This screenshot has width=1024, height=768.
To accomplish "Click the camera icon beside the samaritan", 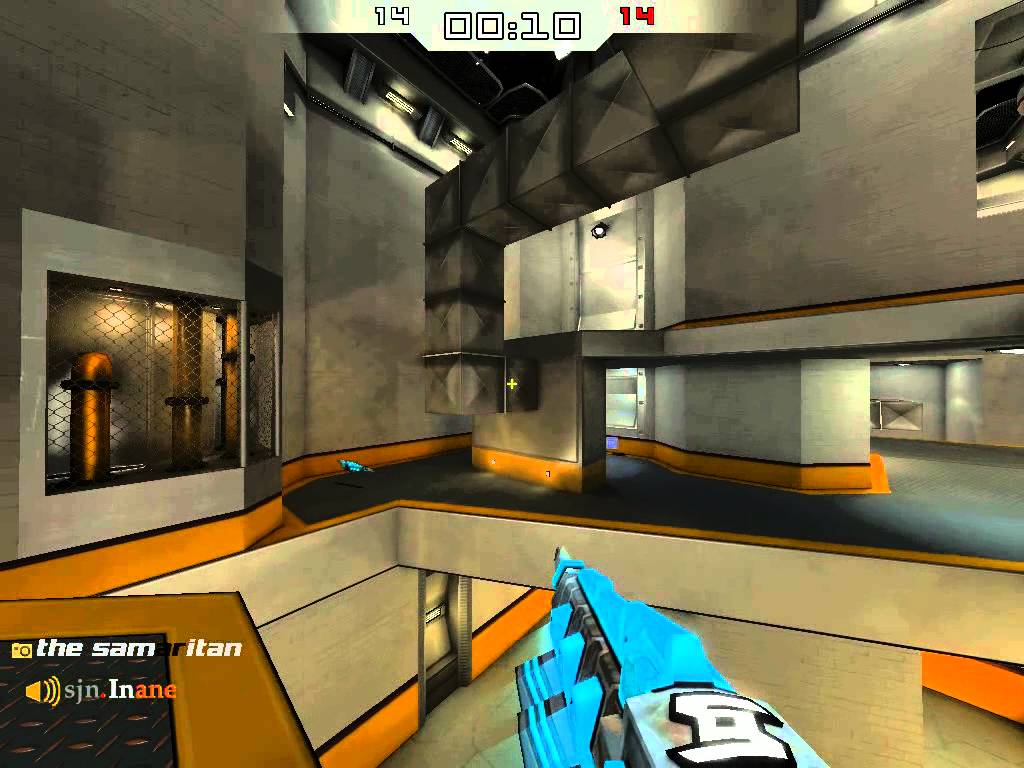I will [x=21, y=650].
